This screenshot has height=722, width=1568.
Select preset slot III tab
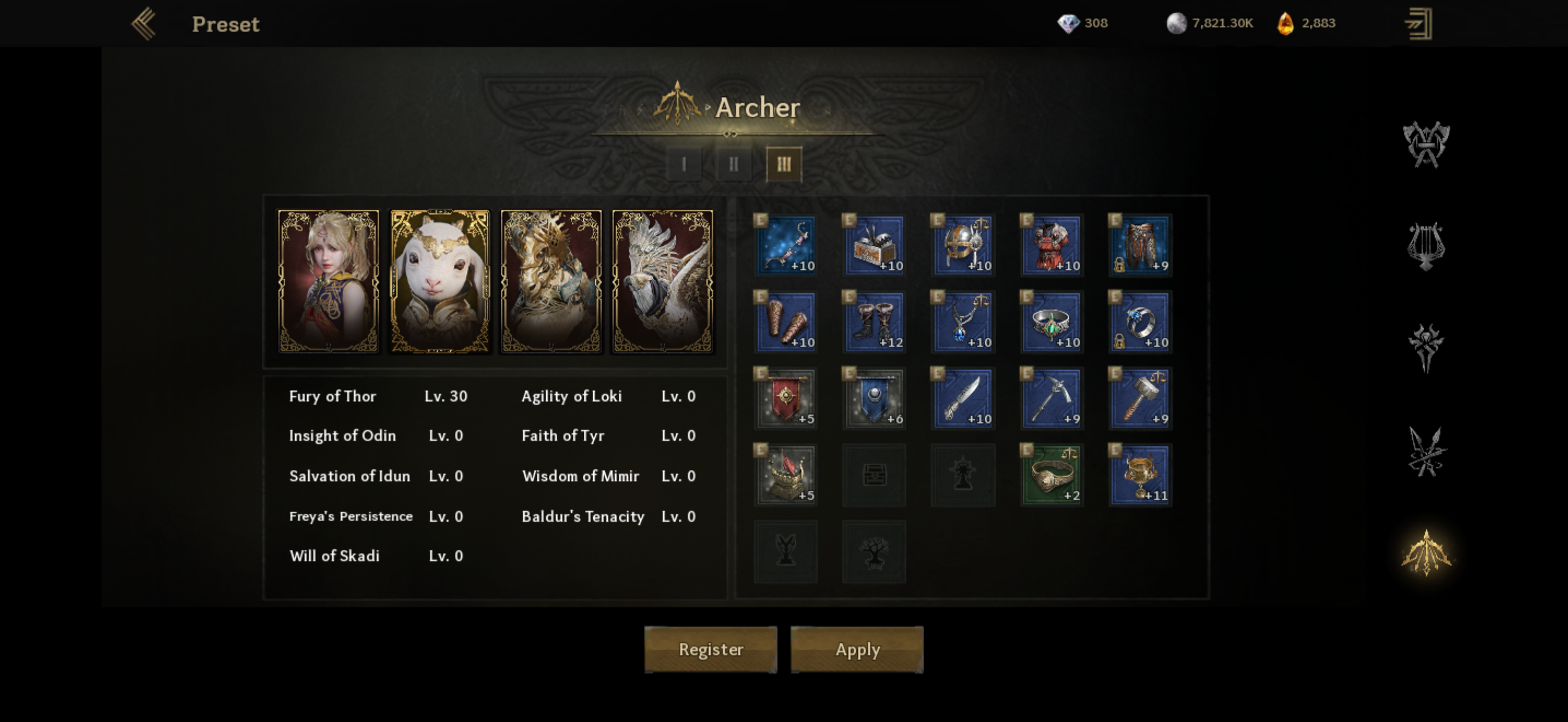pos(783,164)
